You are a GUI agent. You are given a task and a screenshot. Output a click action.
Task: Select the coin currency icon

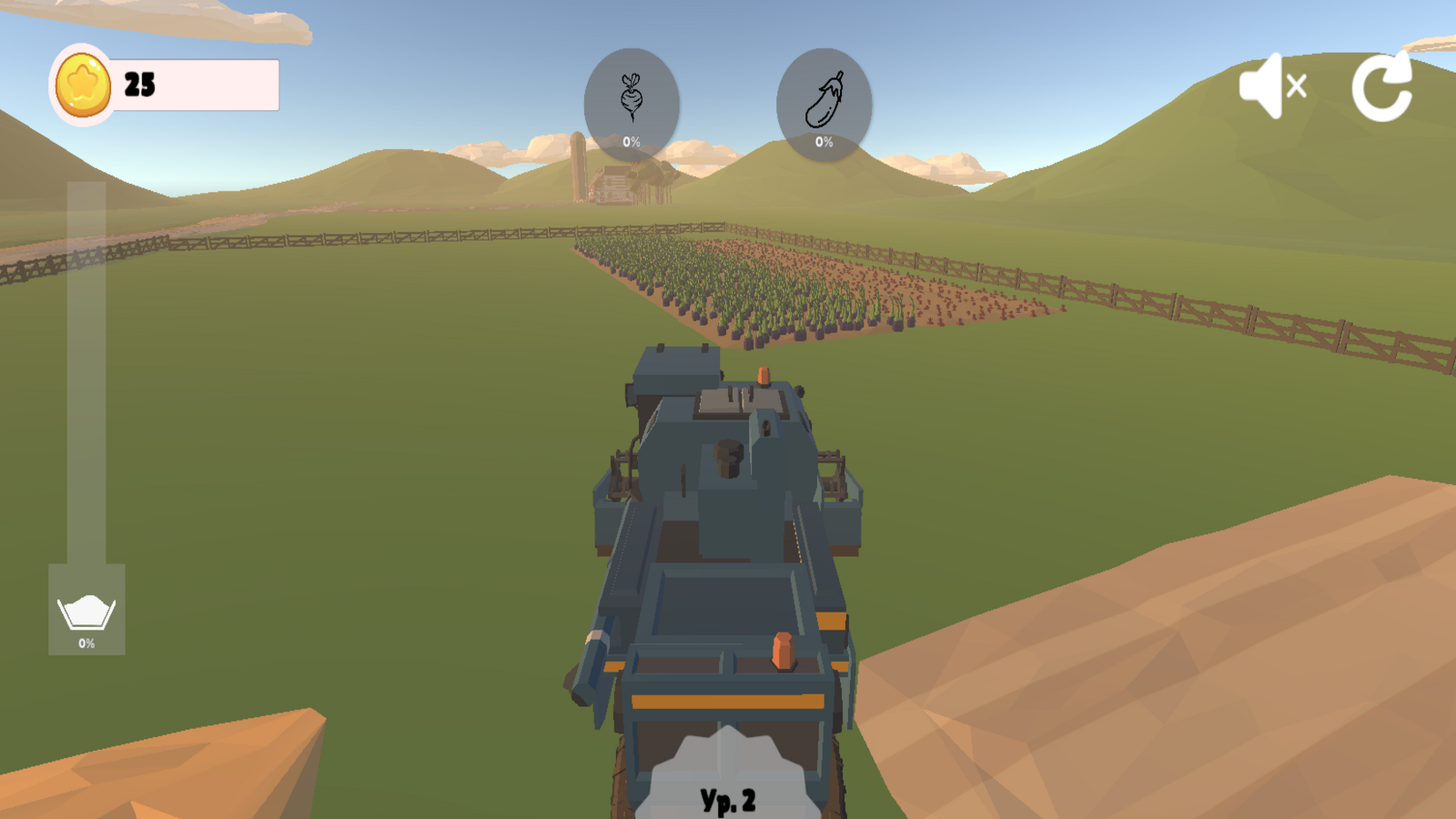82,85
